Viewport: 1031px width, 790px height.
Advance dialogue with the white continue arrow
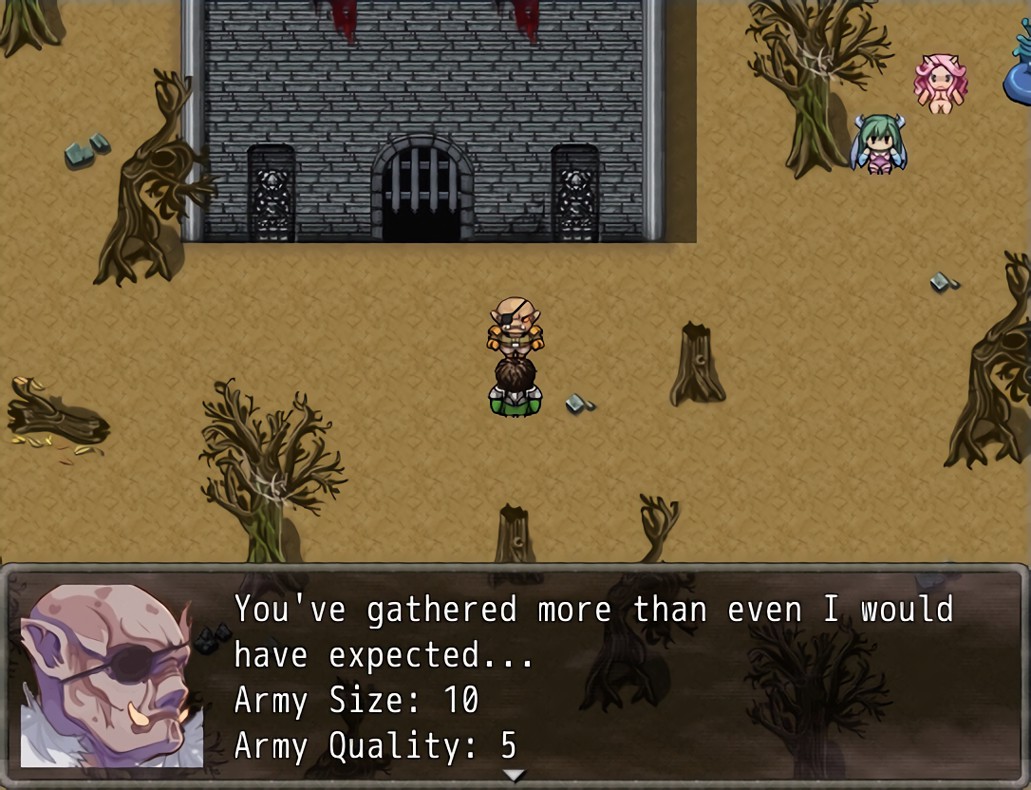514,775
